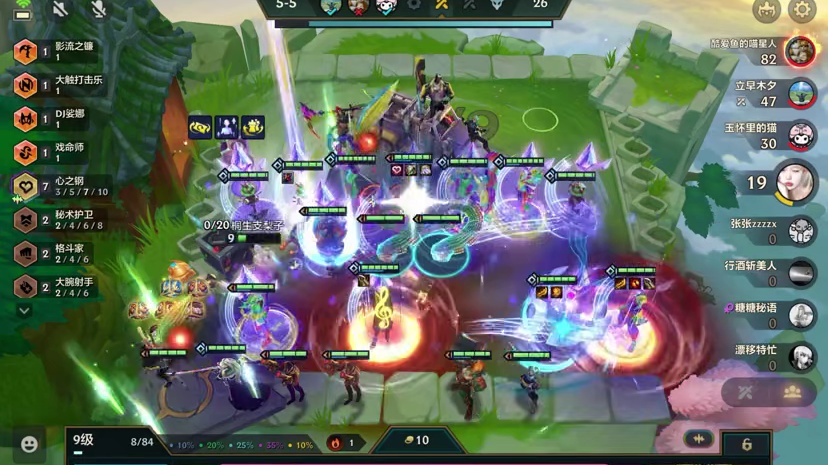Select the DJ娑娜 trait entry

point(25,119)
